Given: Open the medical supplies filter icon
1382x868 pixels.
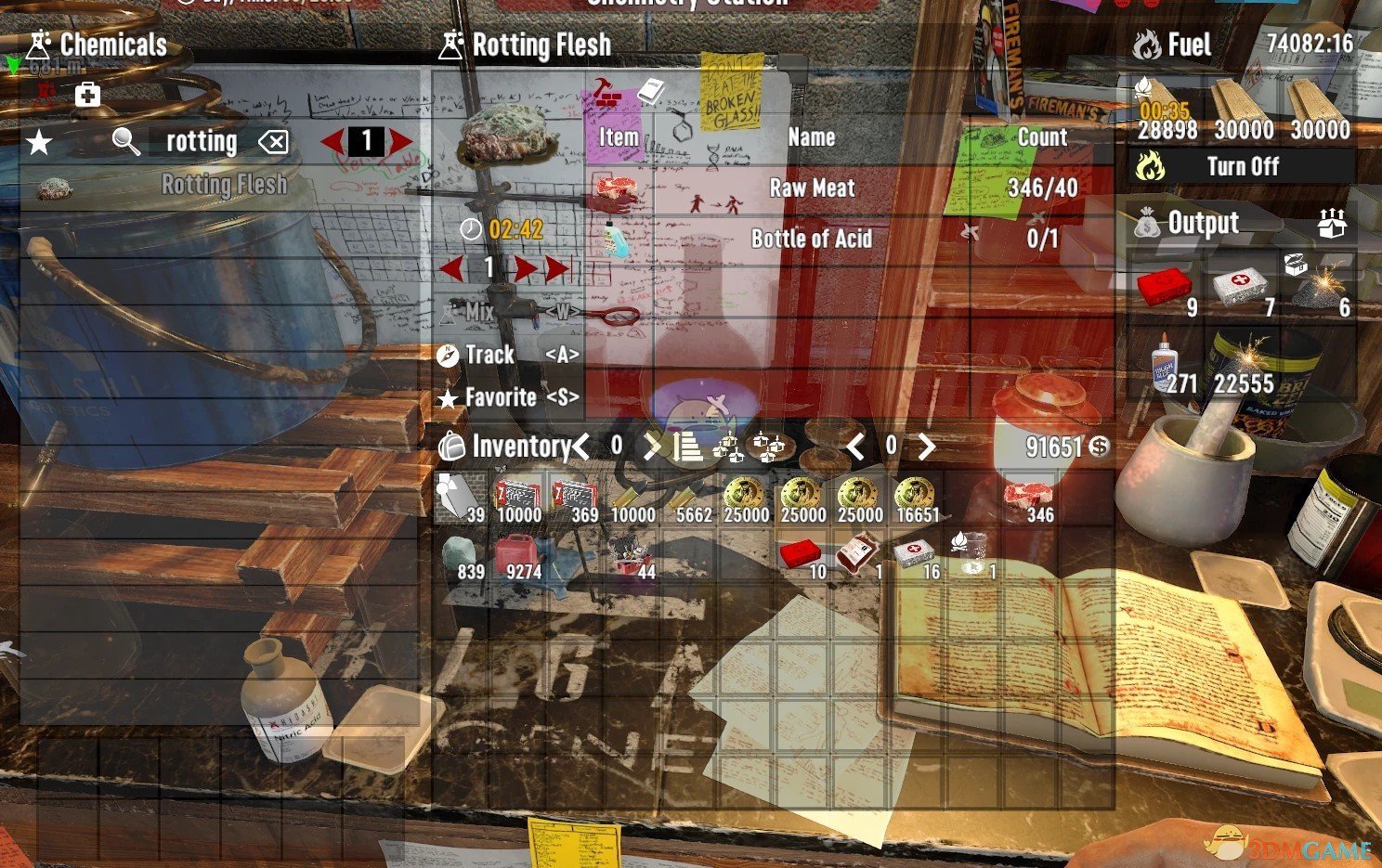Looking at the screenshot, I should point(87,94).
